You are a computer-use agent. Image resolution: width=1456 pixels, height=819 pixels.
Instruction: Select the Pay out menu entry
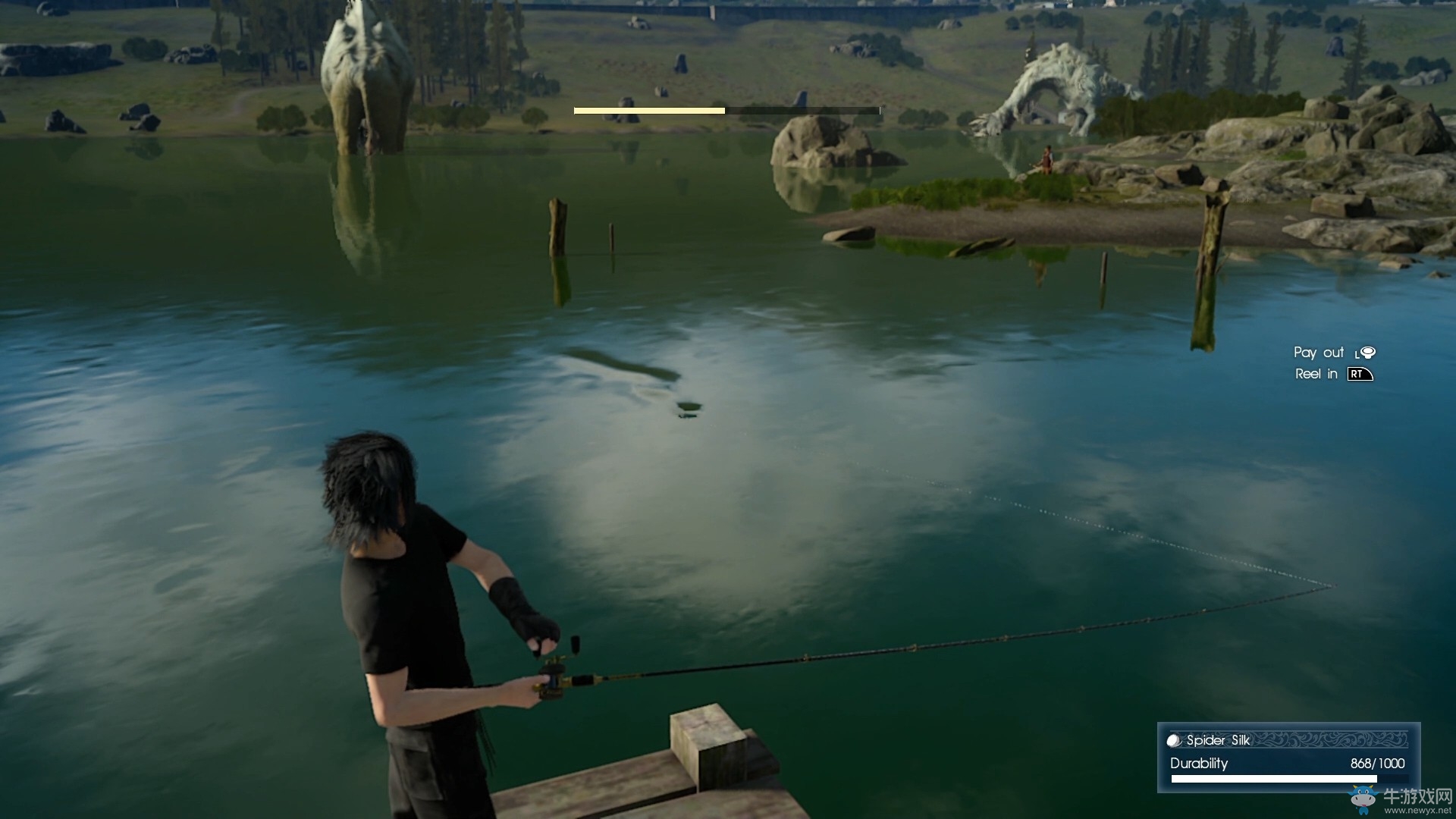1318,352
